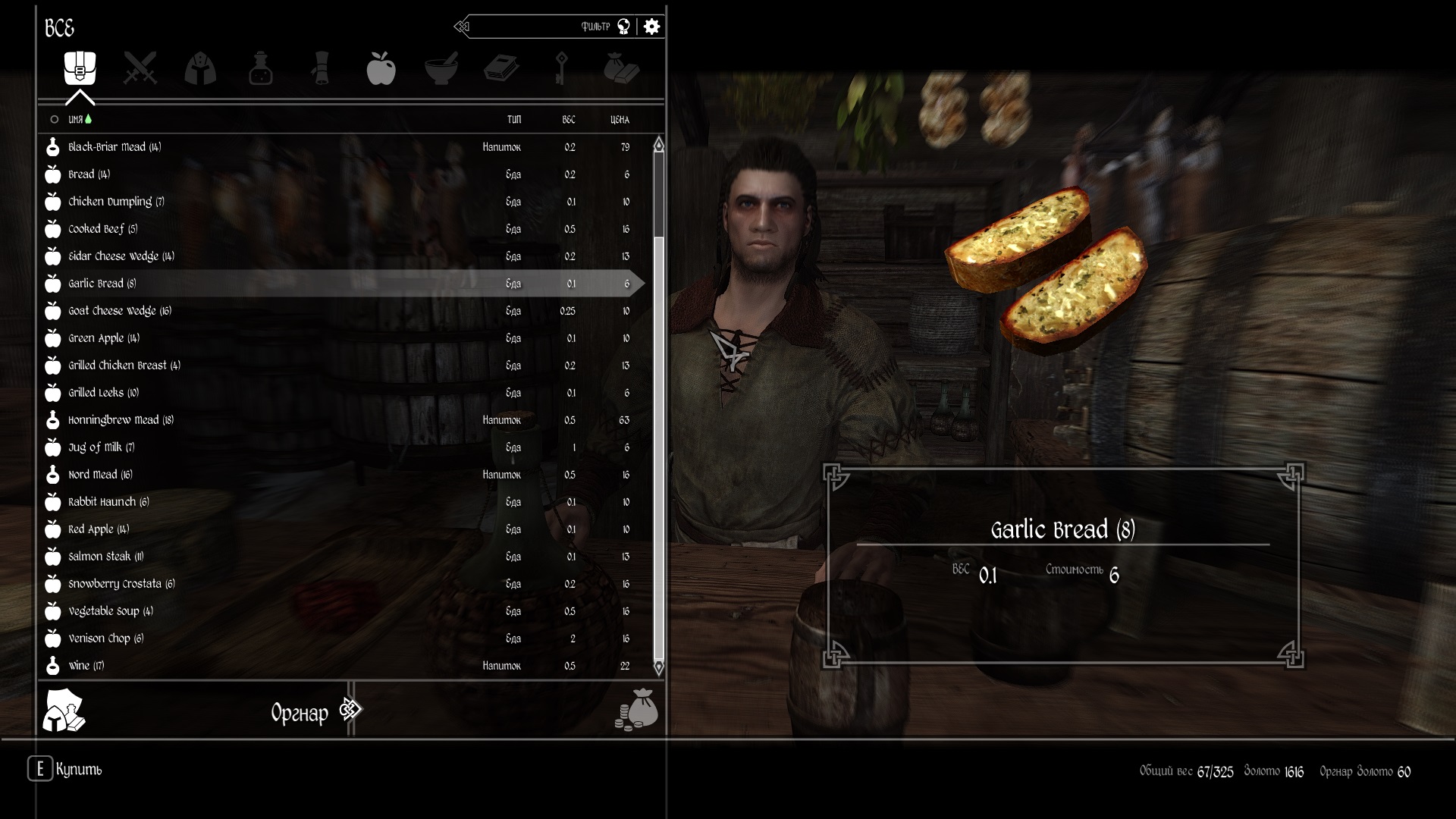Image resolution: width=1456 pixels, height=819 pixels.
Task: Sort items by price column header
Action: (620, 120)
